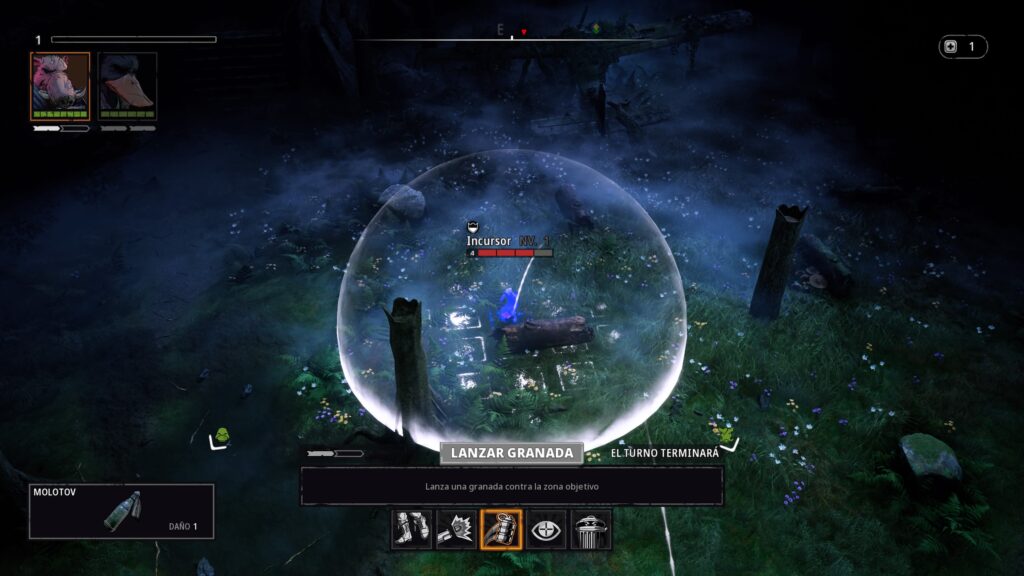The height and width of the screenshot is (576, 1024).
Task: Switch to the duck character portrait
Action: [127, 87]
